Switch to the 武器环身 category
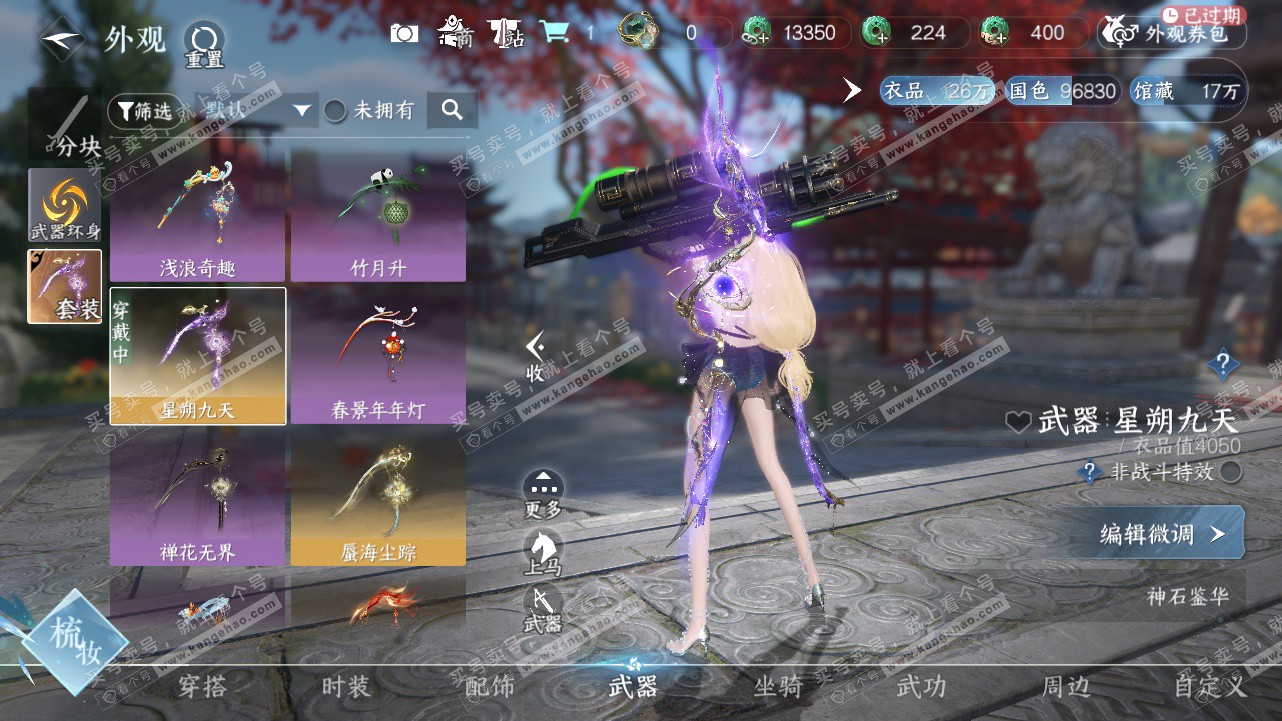The height and width of the screenshot is (721, 1282). tap(65, 205)
